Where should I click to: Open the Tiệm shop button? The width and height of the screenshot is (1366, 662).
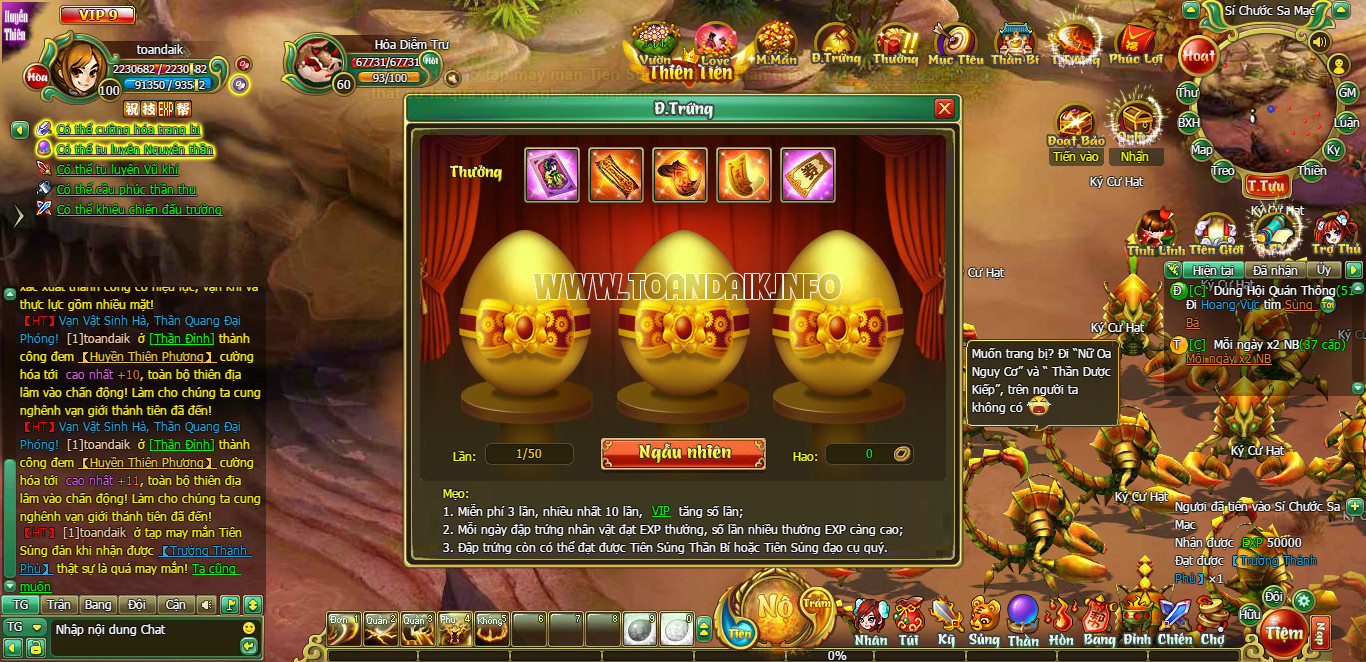pyautogui.click(x=1283, y=632)
